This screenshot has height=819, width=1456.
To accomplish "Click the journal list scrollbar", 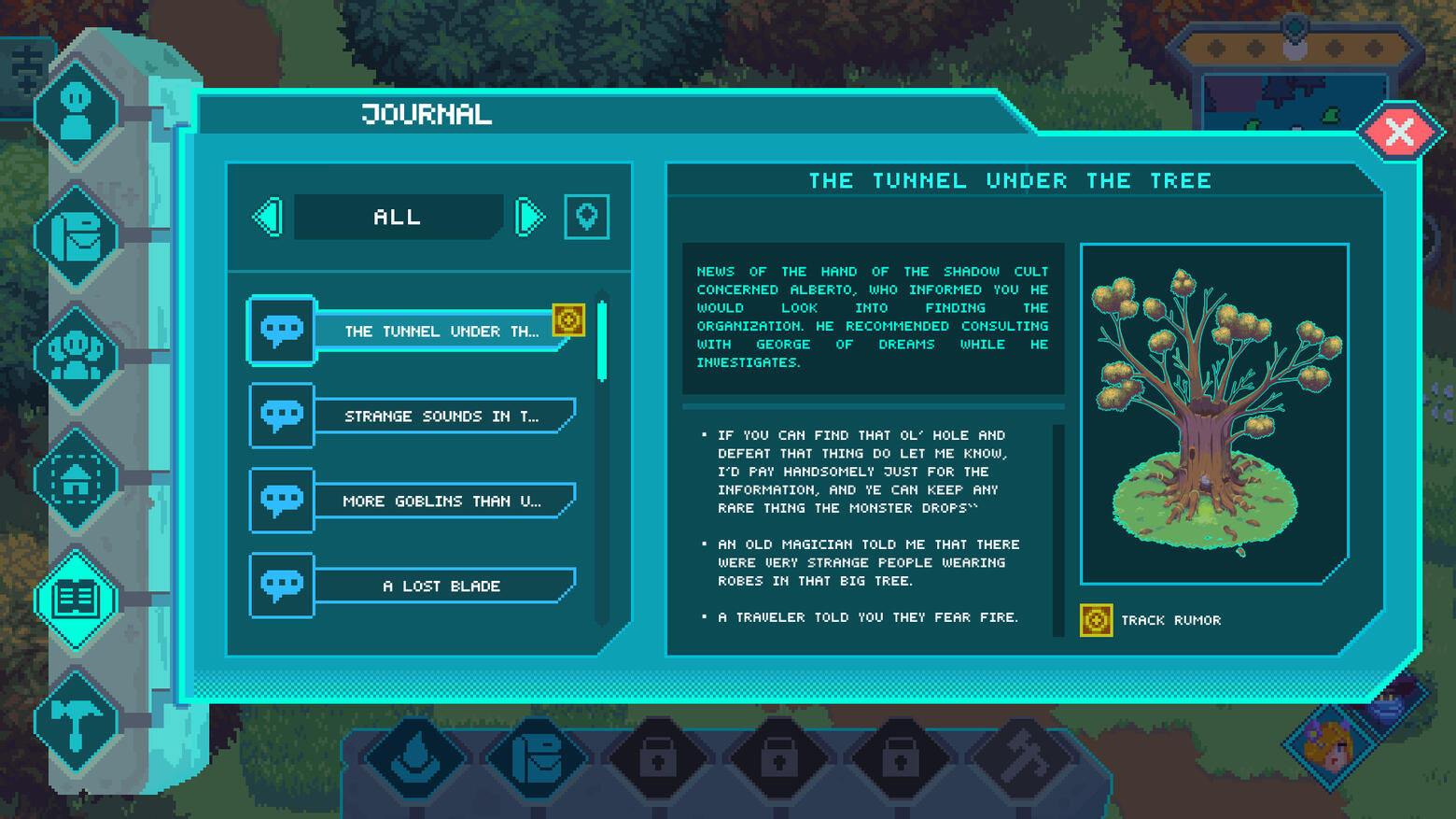I will pyautogui.click(x=602, y=341).
